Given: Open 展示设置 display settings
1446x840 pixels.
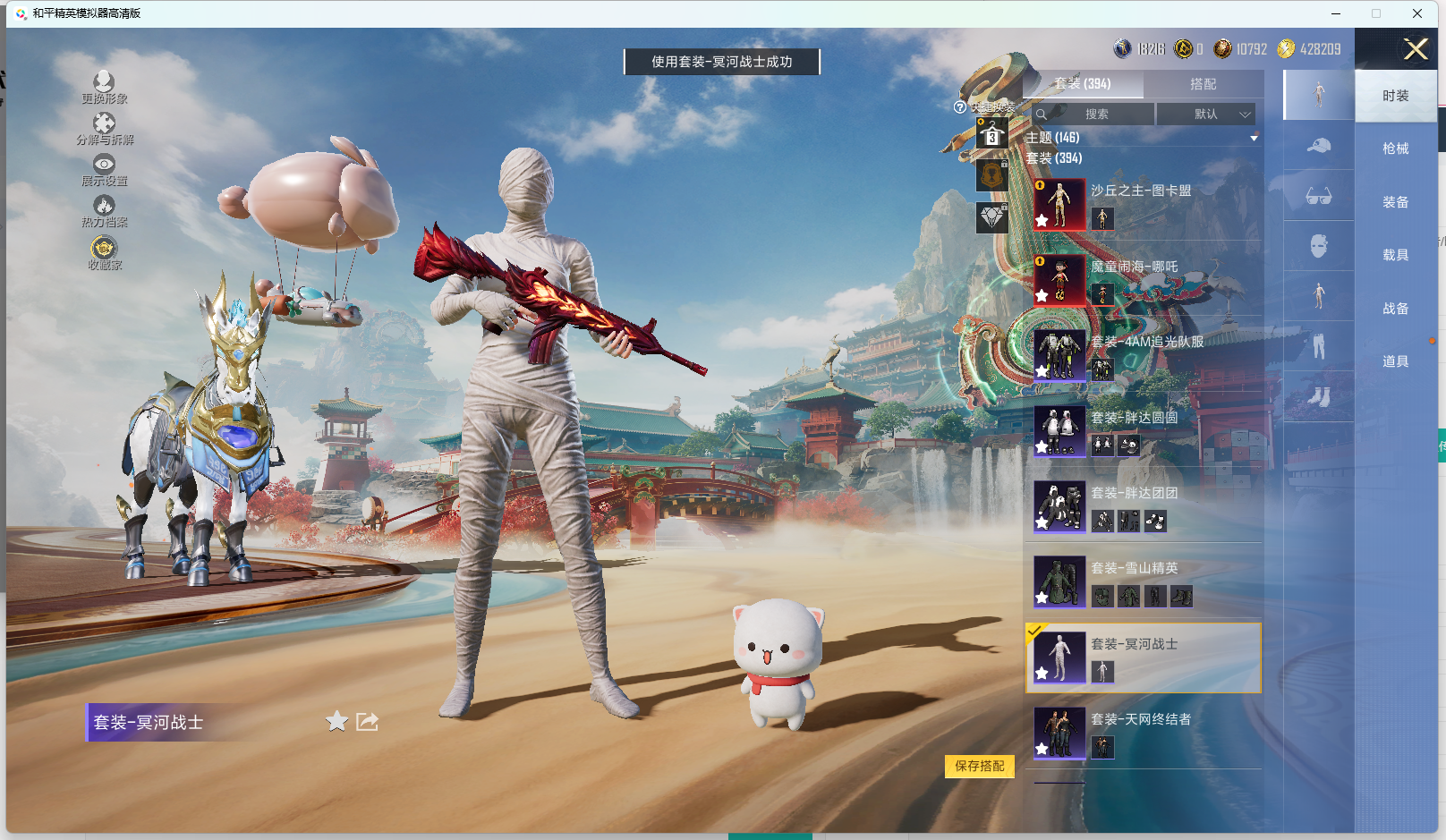Looking at the screenshot, I should point(104,170).
